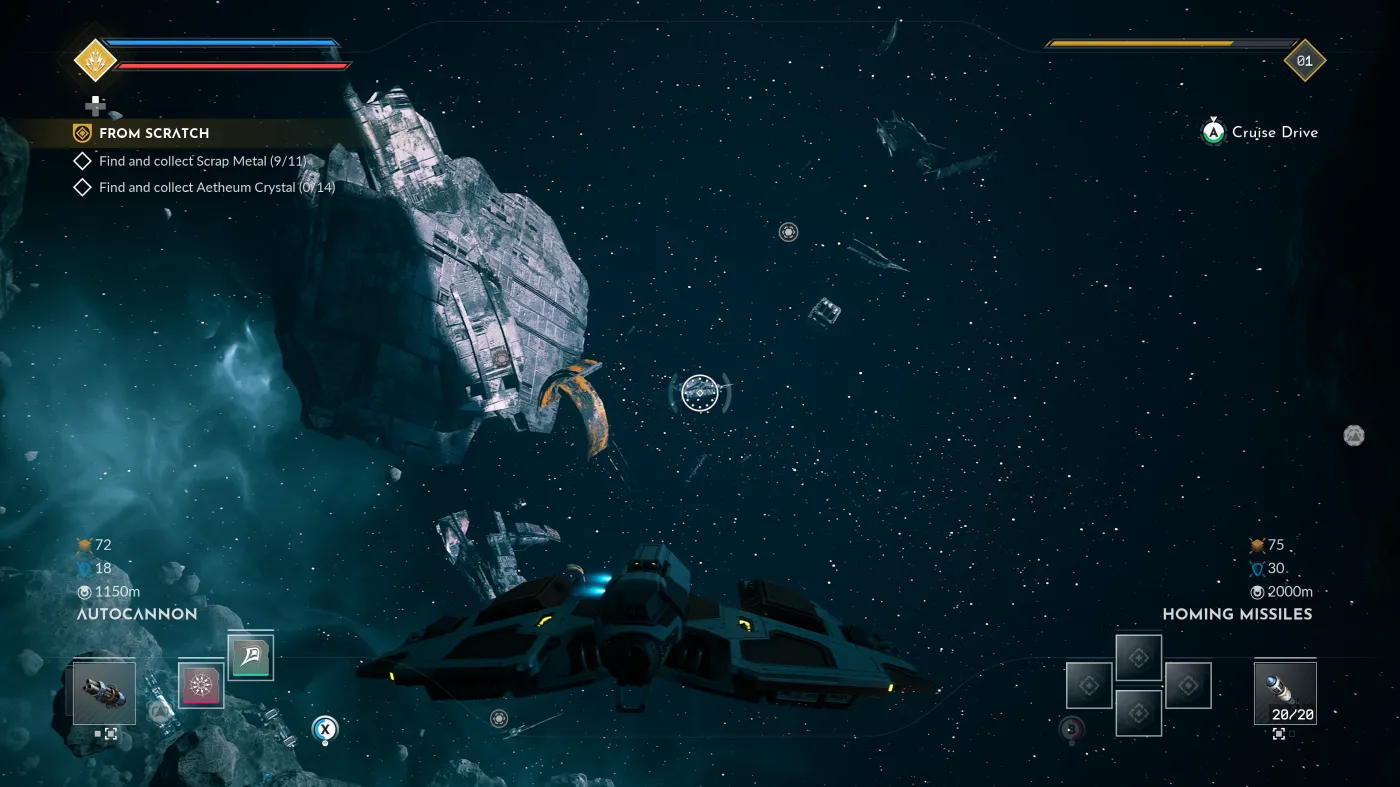The height and width of the screenshot is (787, 1400).
Task: Select the Autocannon weapon icon
Action: [103, 692]
